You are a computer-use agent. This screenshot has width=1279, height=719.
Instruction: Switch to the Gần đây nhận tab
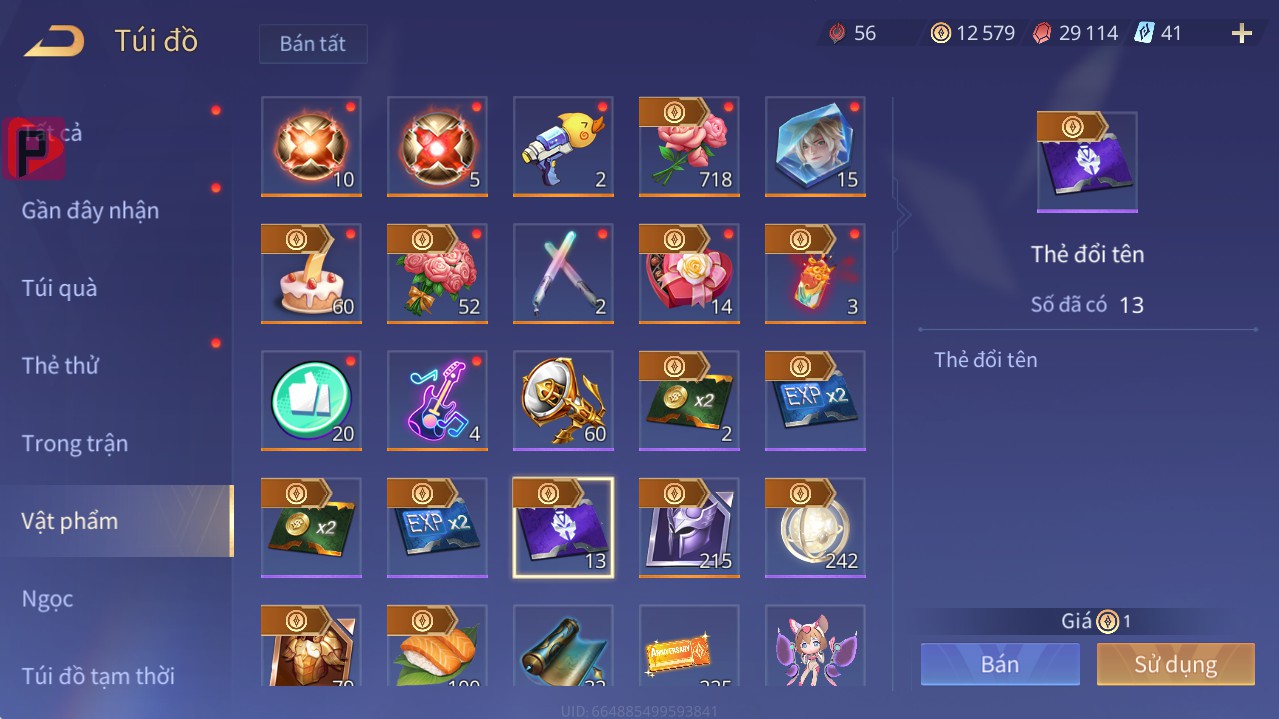(x=90, y=211)
